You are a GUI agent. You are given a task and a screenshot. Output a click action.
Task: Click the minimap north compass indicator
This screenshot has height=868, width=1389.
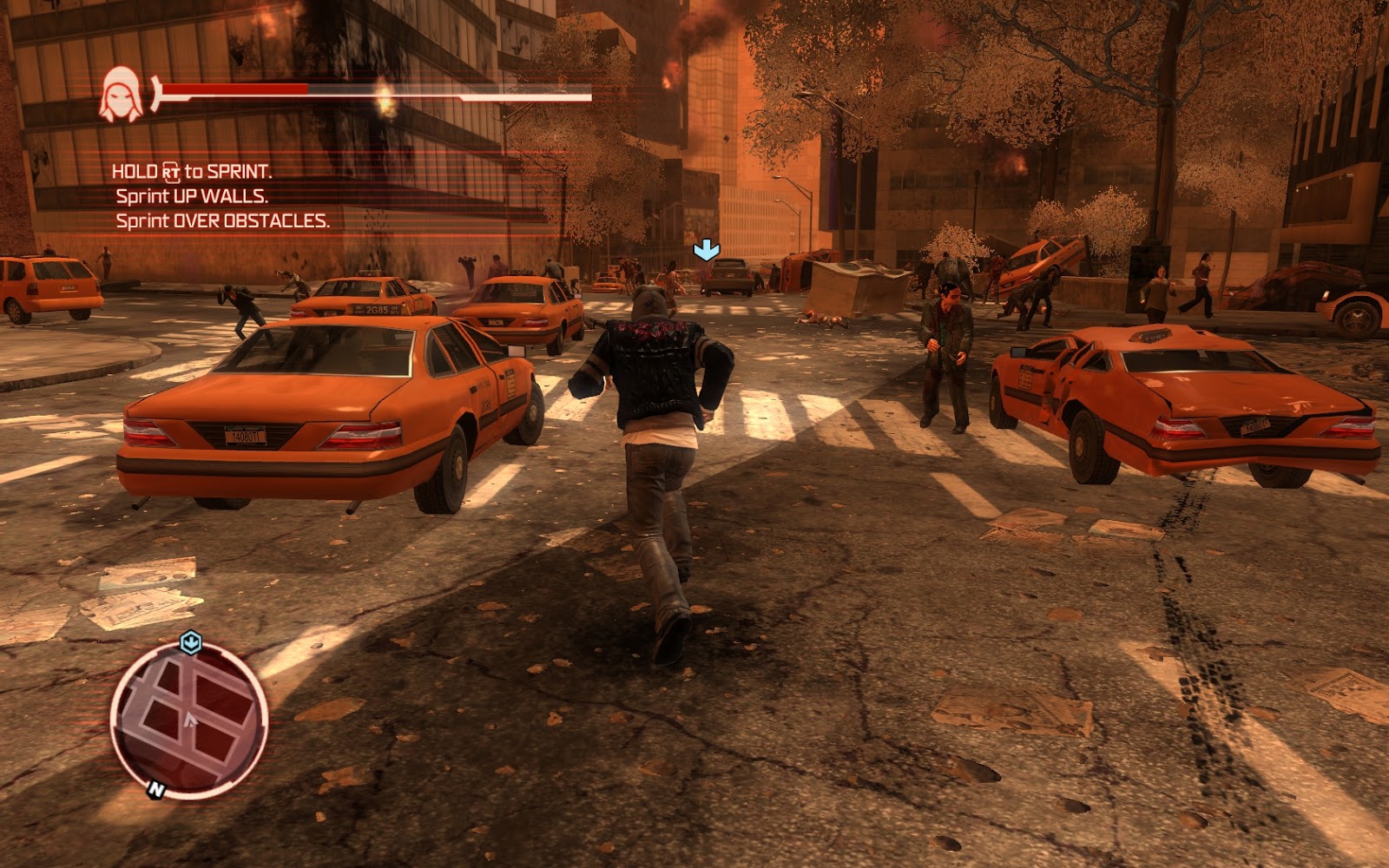pyautogui.click(x=156, y=789)
